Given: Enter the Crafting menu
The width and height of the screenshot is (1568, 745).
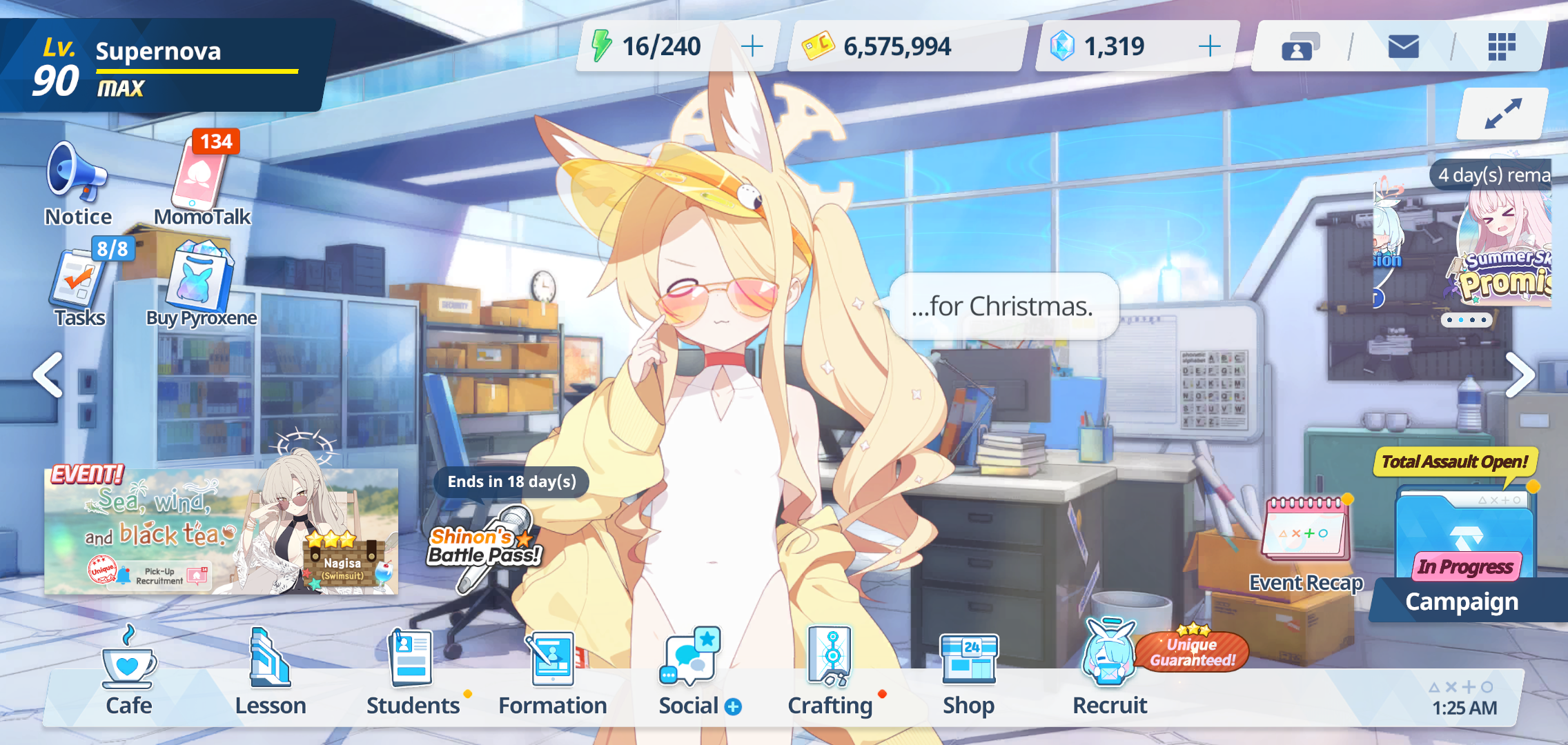Looking at the screenshot, I should (x=831, y=673).
